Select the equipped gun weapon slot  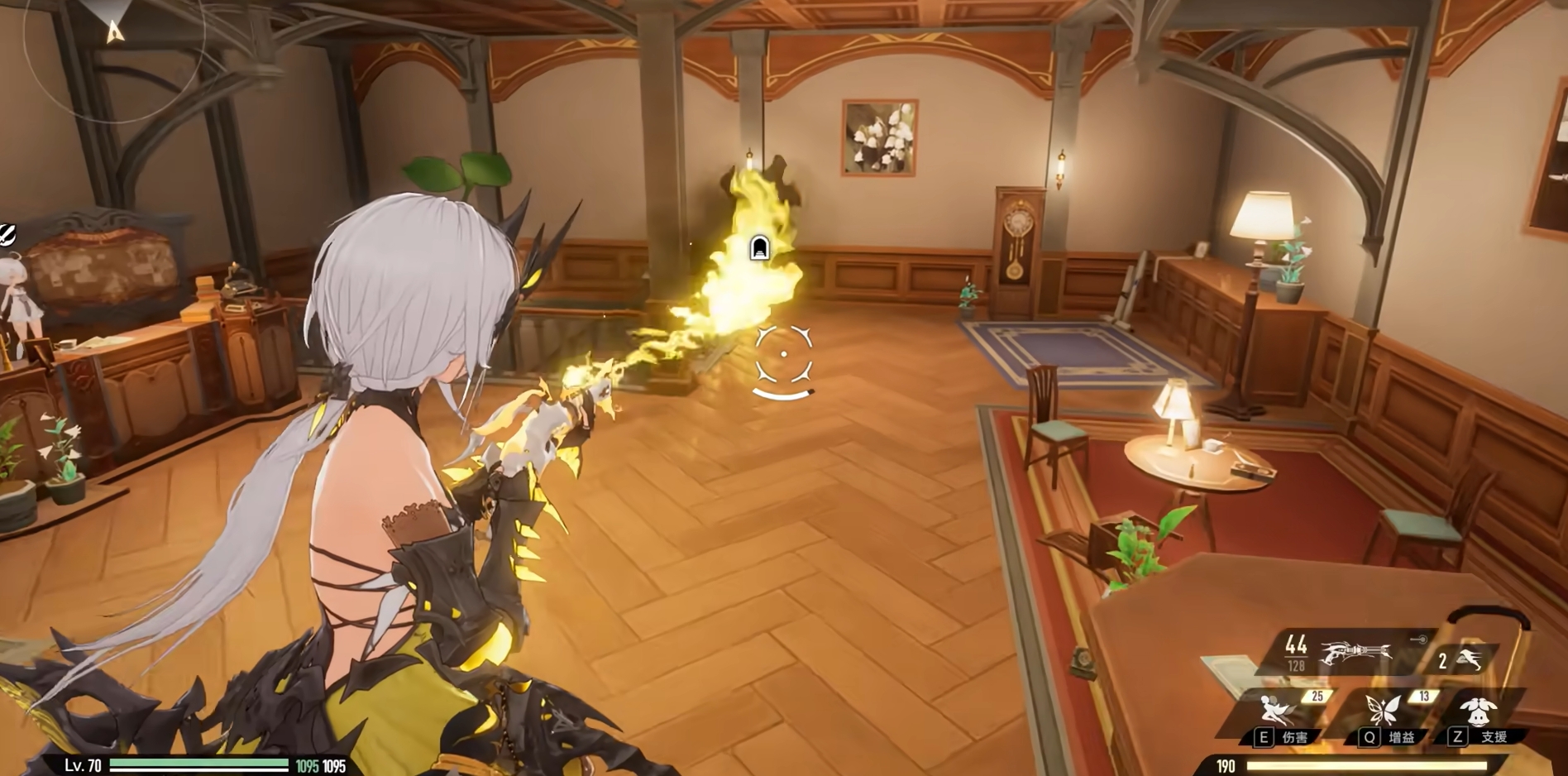pyautogui.click(x=1355, y=653)
